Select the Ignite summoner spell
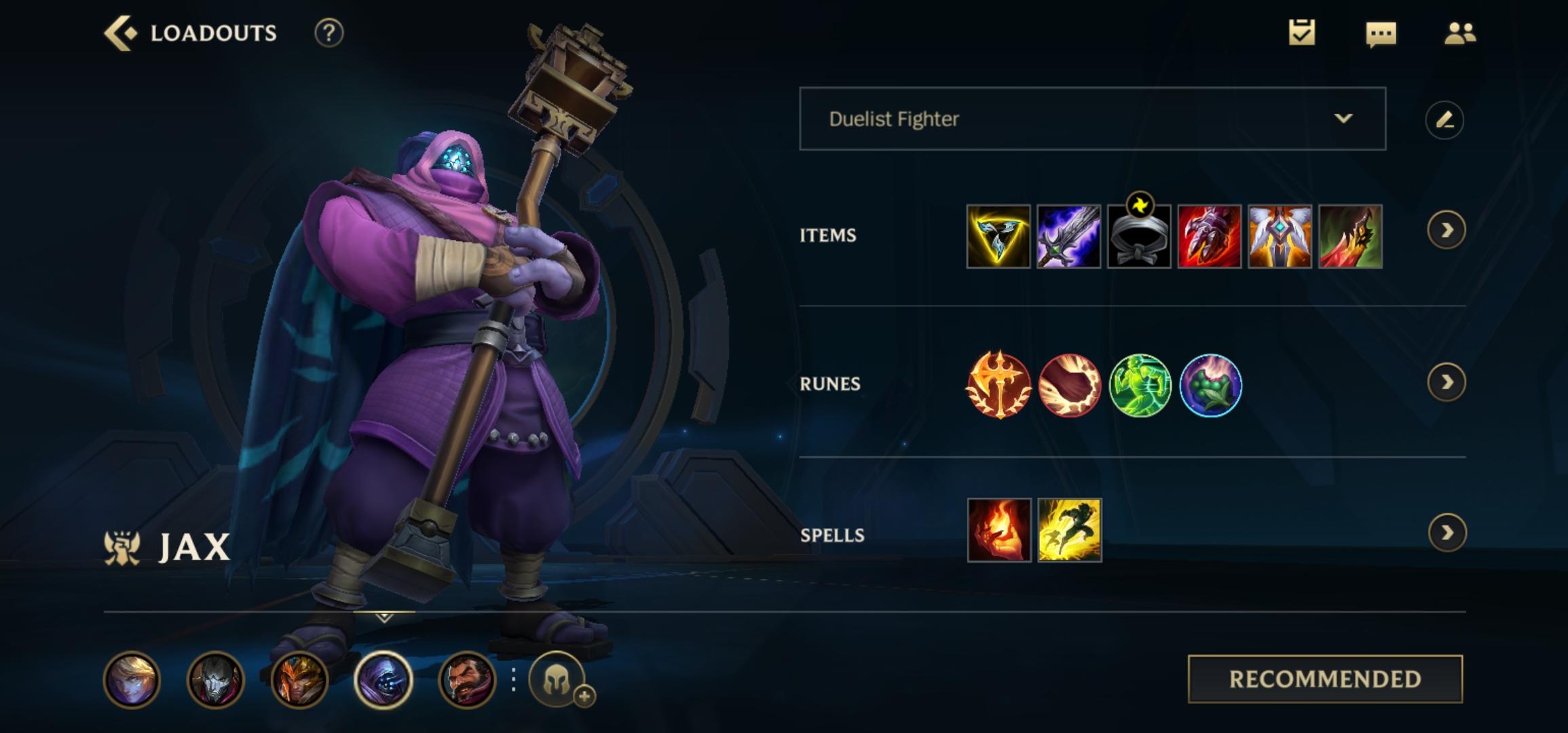This screenshot has width=1568, height=733. coord(998,530)
